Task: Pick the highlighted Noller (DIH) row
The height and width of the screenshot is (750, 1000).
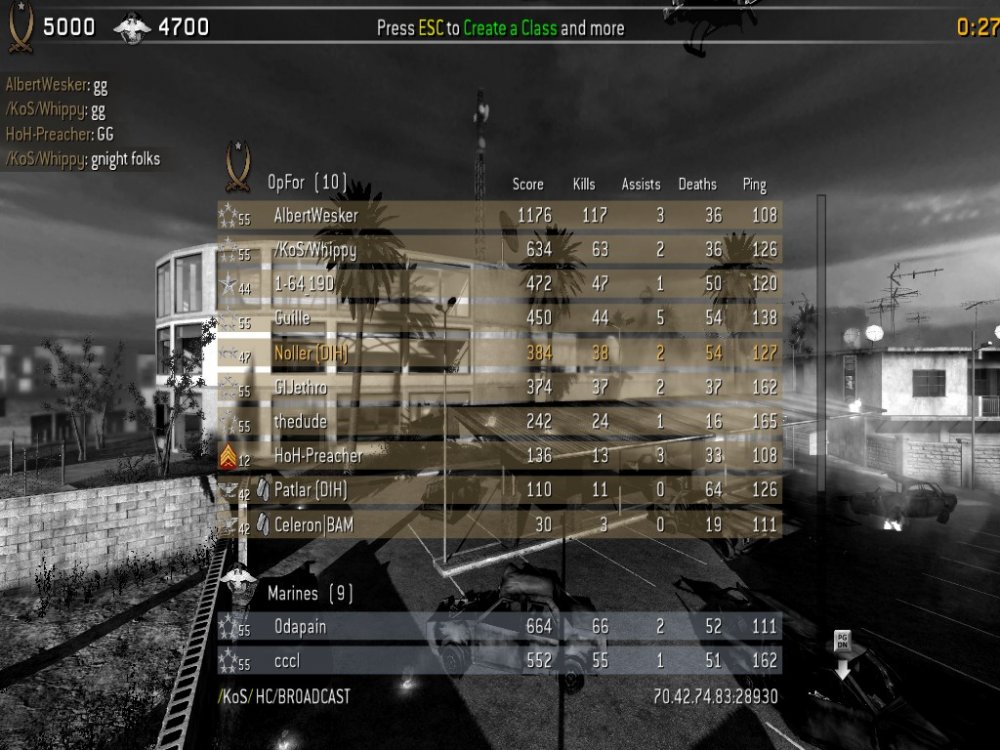Action: [x=498, y=353]
